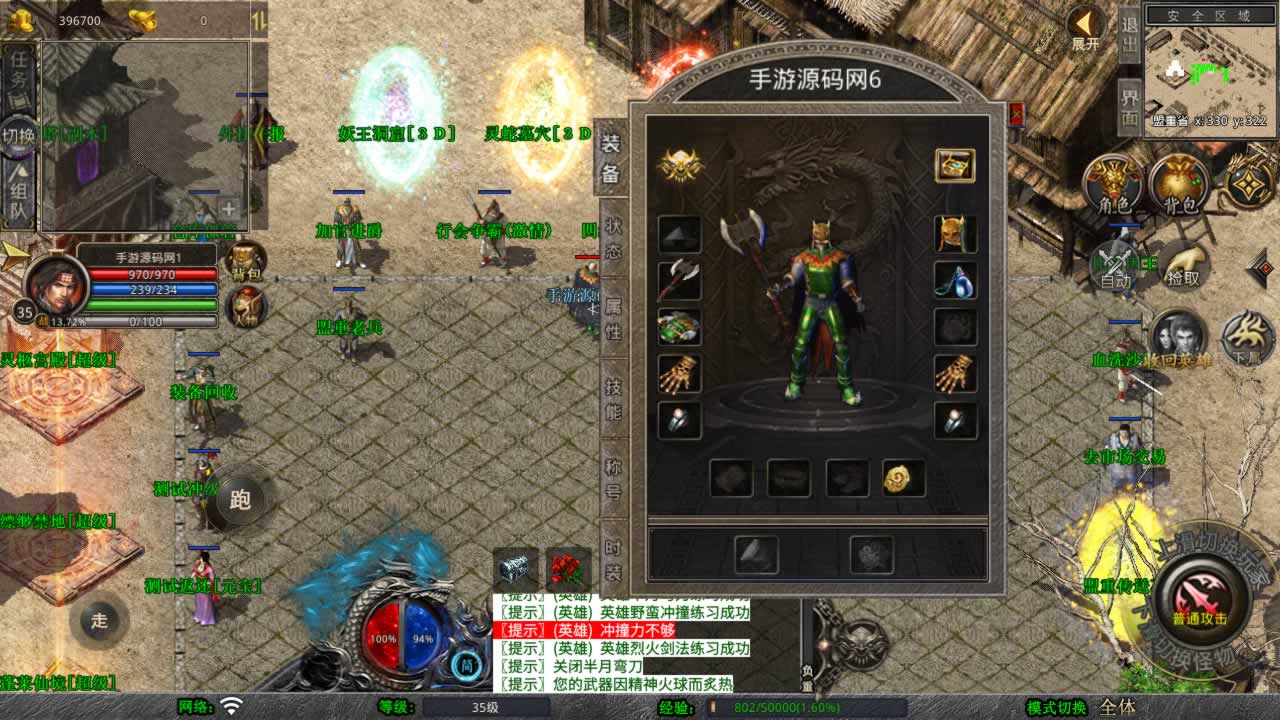Image resolution: width=1280 pixels, height=720 pixels.
Task: Show the 技能 skills tab
Action: pyautogui.click(x=612, y=397)
